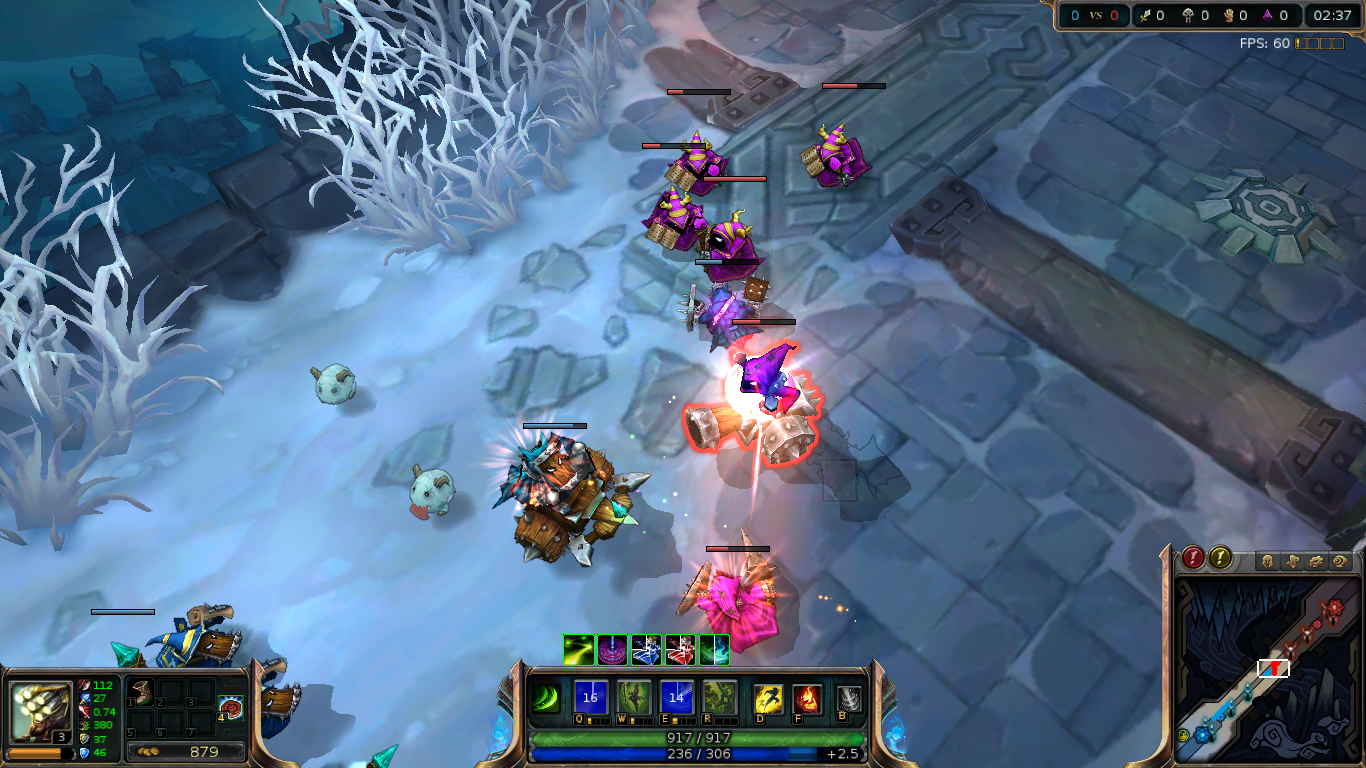Cast the E ability icon showing 14
The width and height of the screenshot is (1366, 768).
[675, 698]
